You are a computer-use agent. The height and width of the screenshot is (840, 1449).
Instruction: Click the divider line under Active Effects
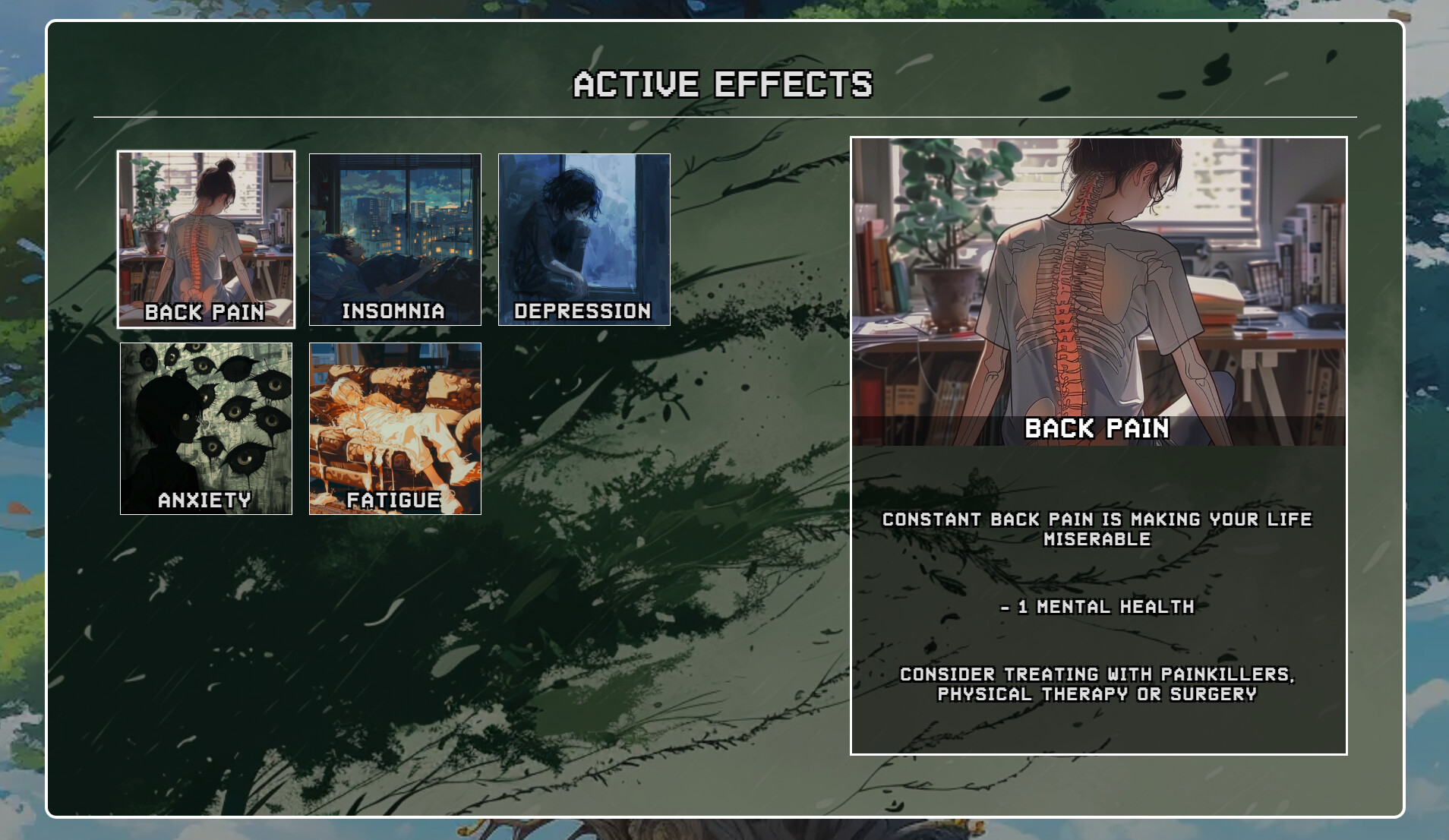tap(724, 117)
